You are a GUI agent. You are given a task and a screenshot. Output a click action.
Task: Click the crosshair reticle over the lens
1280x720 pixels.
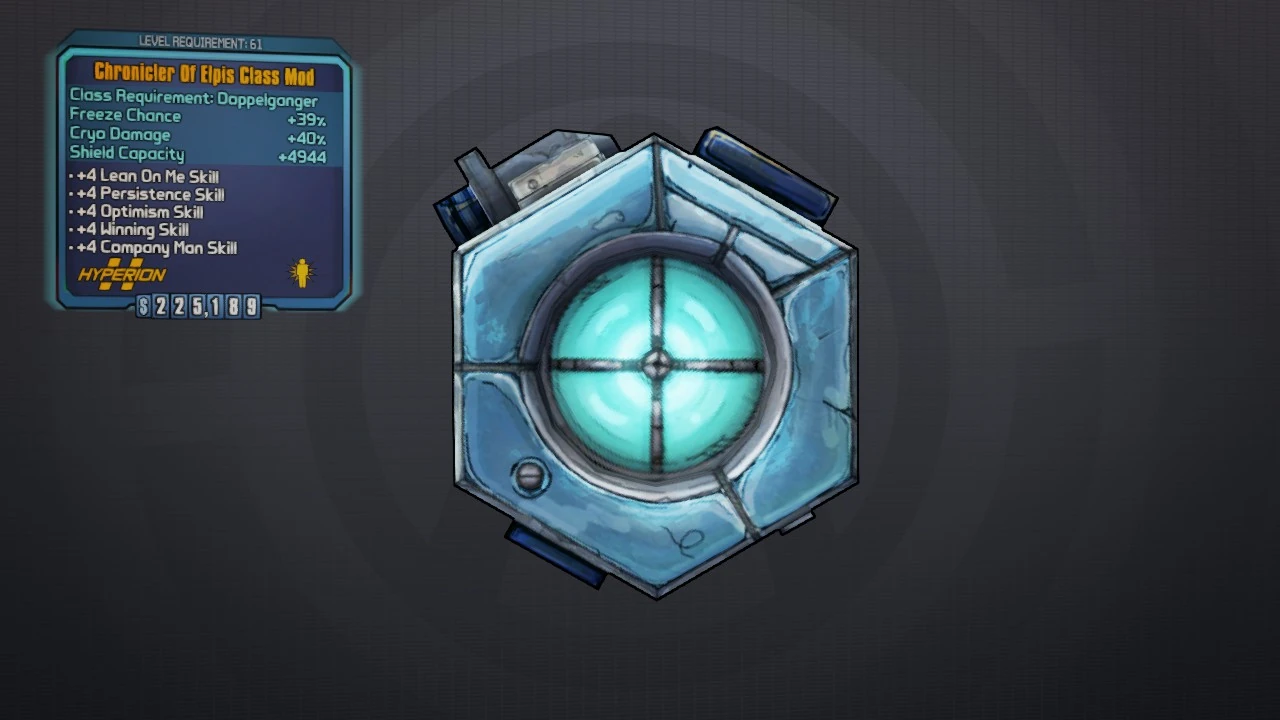click(655, 363)
